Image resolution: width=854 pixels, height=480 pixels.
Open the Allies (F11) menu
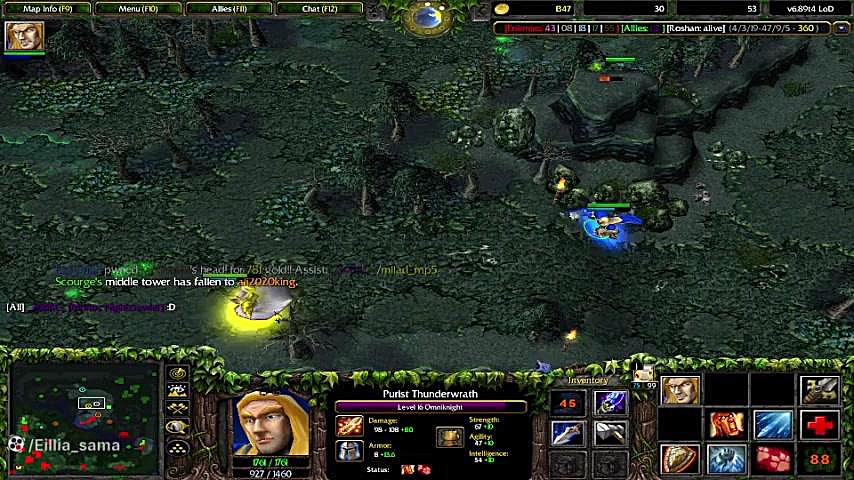coord(229,8)
